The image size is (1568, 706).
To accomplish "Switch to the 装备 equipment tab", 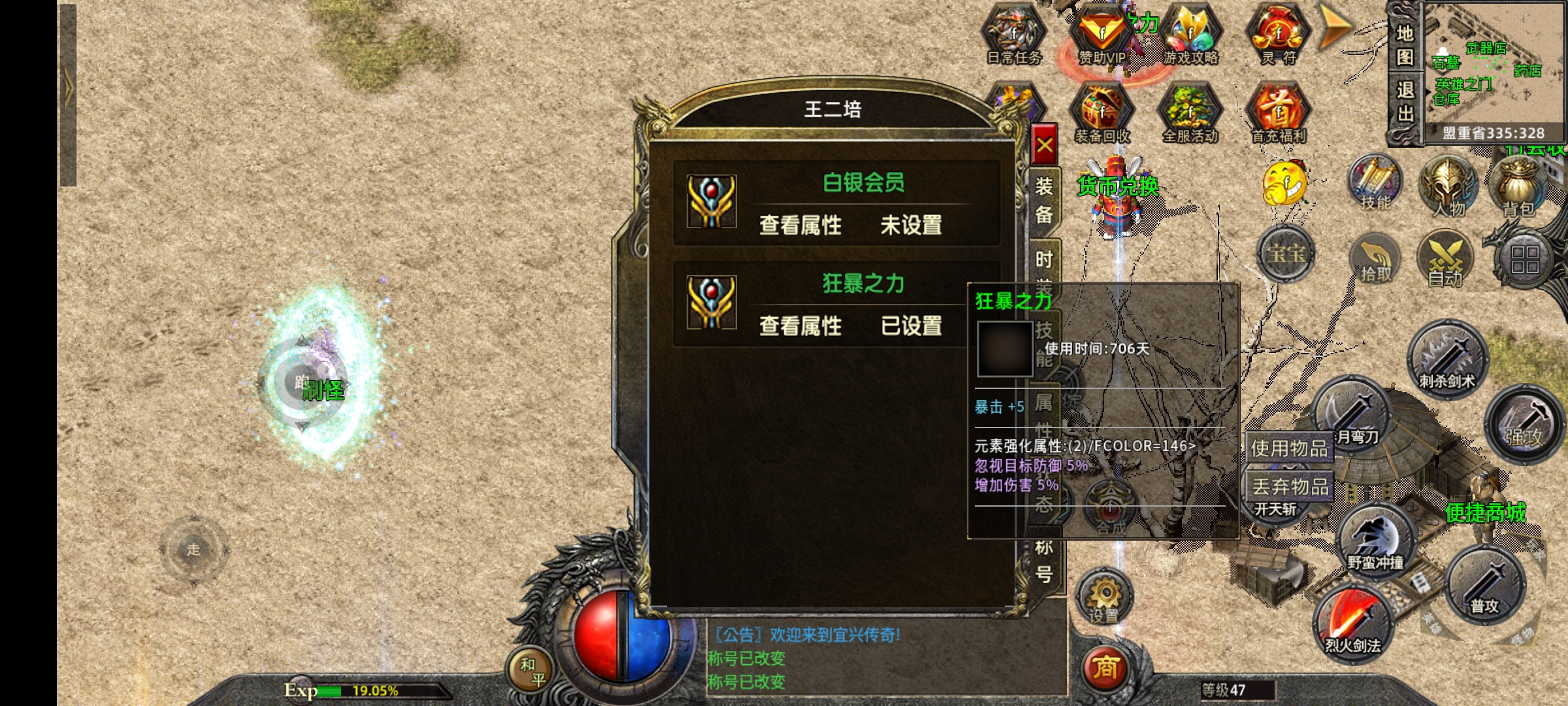I will pyautogui.click(x=1044, y=200).
